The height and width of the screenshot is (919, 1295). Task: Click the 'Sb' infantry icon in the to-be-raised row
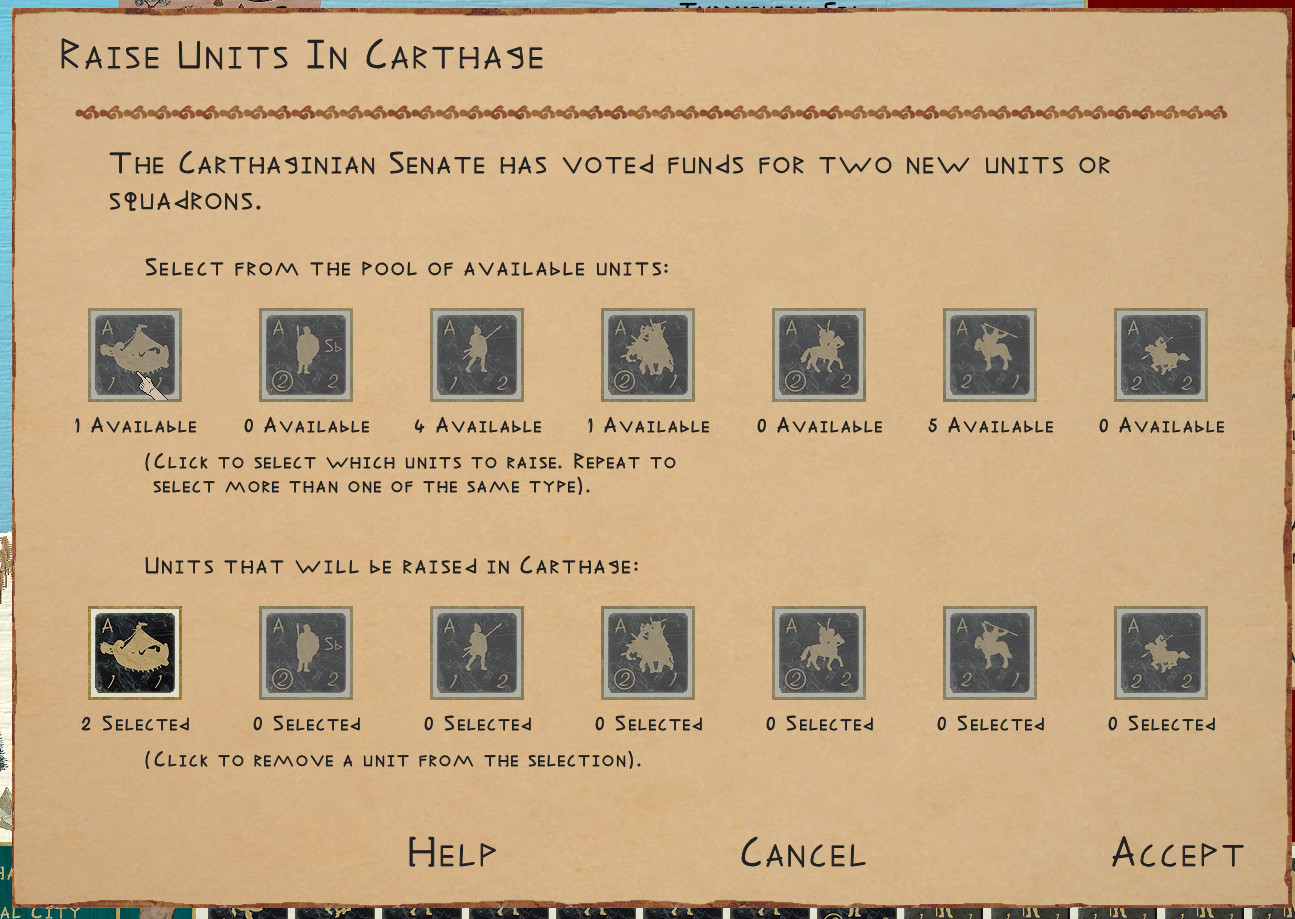point(306,653)
